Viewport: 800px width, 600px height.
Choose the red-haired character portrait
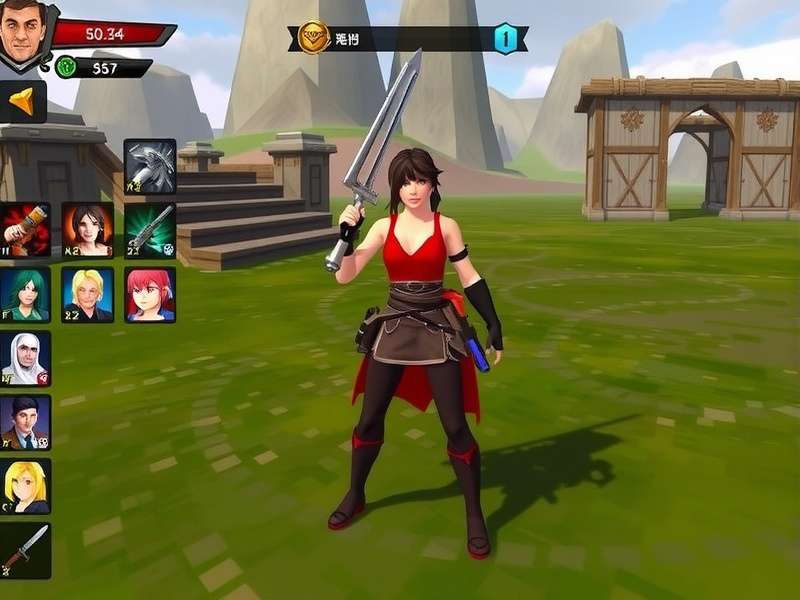(150, 294)
